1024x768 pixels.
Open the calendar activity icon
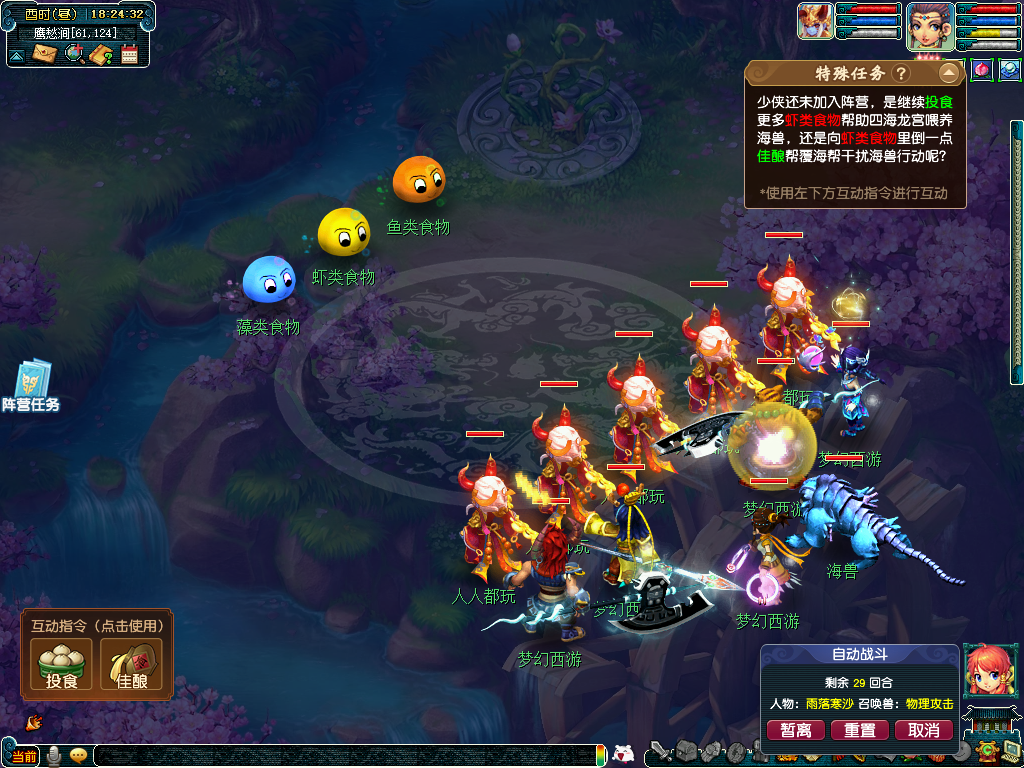129,54
